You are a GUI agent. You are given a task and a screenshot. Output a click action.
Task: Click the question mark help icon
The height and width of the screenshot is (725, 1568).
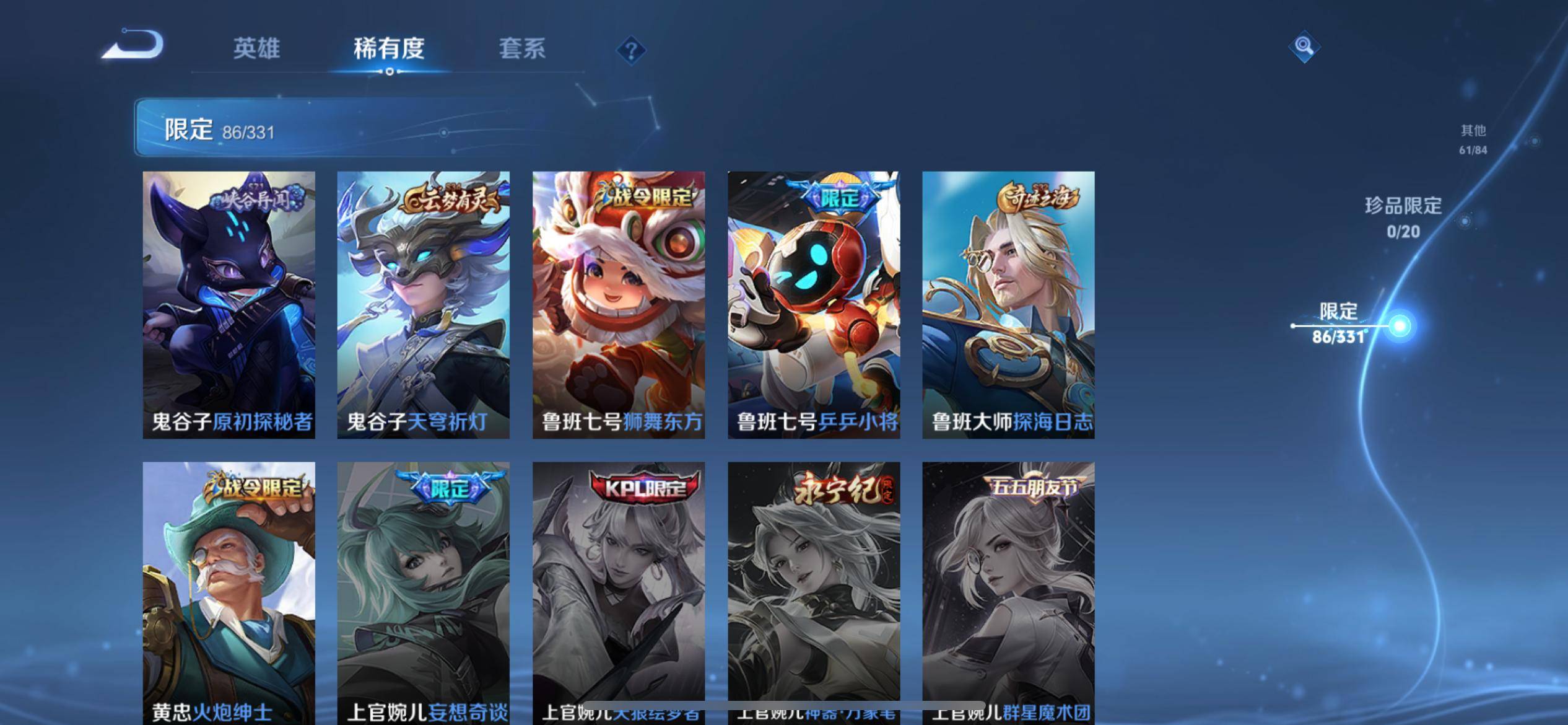pos(630,50)
